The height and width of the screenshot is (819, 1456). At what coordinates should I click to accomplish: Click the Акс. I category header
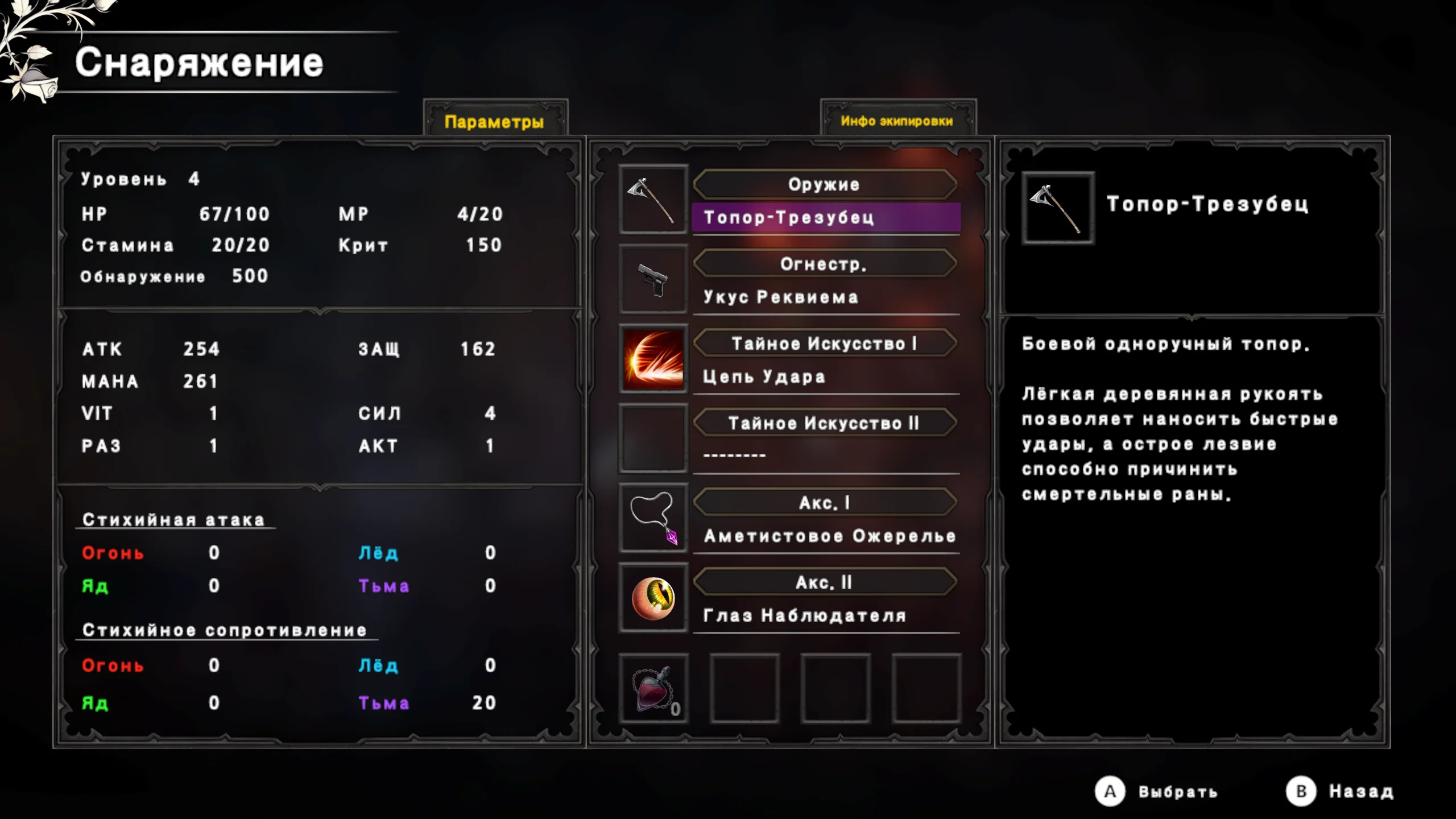[824, 503]
